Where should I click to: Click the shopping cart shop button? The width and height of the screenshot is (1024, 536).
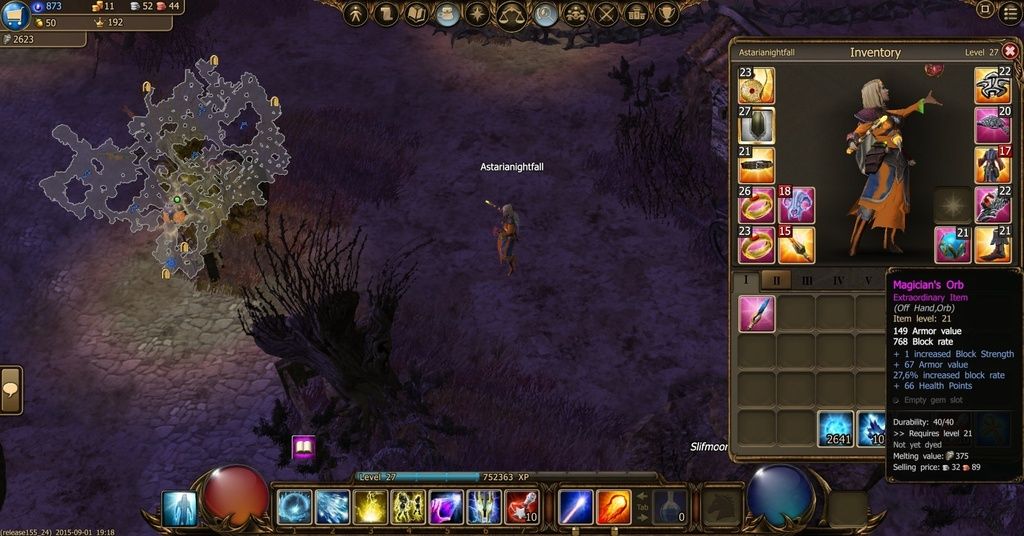[x=14, y=14]
